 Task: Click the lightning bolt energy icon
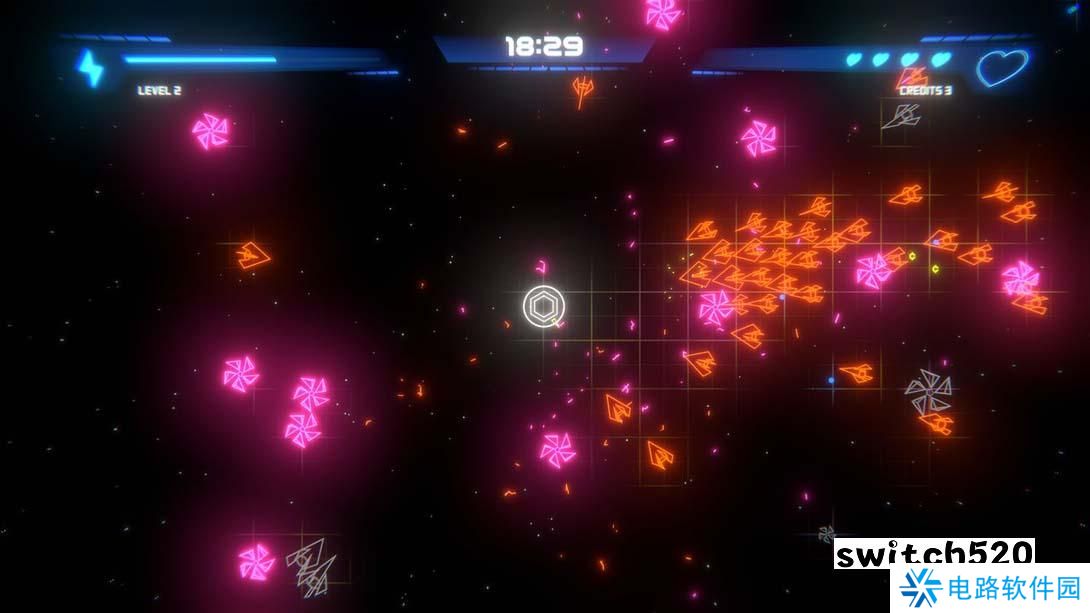[x=91, y=67]
